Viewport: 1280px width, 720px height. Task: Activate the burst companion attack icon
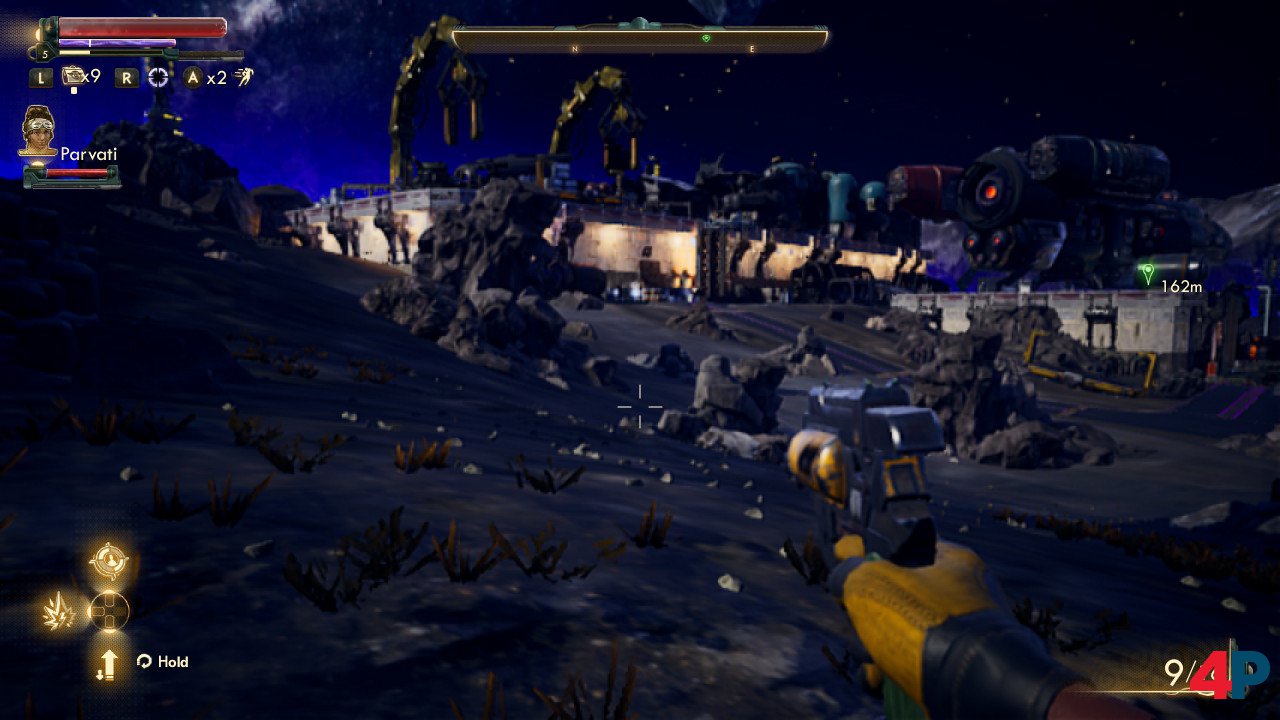(x=59, y=611)
